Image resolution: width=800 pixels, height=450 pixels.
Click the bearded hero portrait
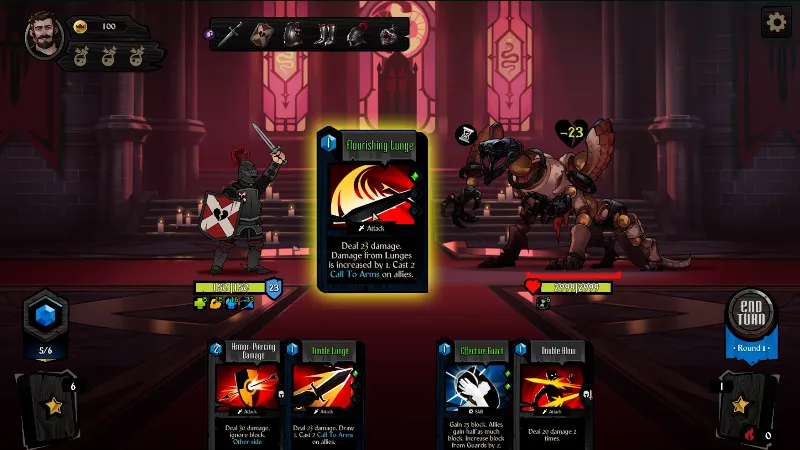click(44, 34)
